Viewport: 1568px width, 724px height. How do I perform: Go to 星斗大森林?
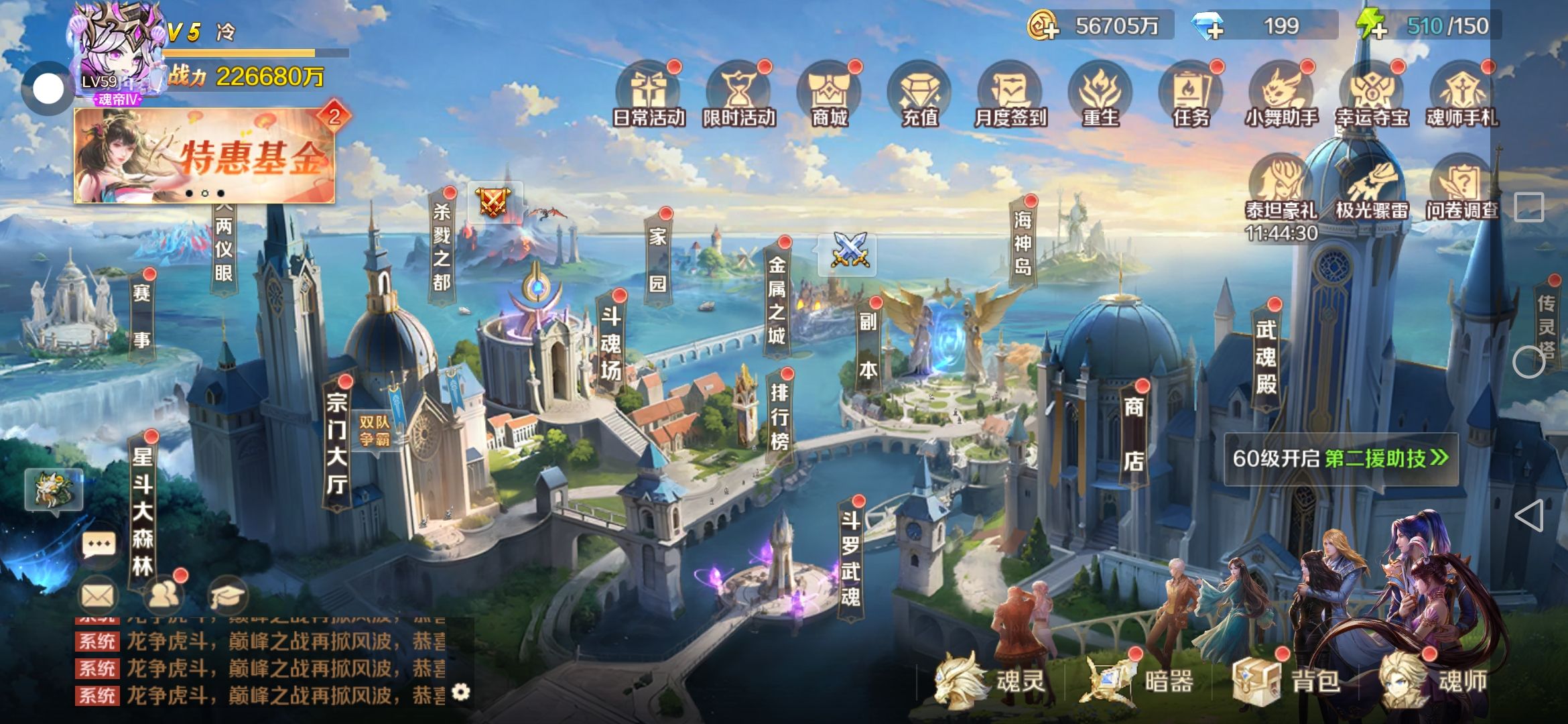click(142, 511)
